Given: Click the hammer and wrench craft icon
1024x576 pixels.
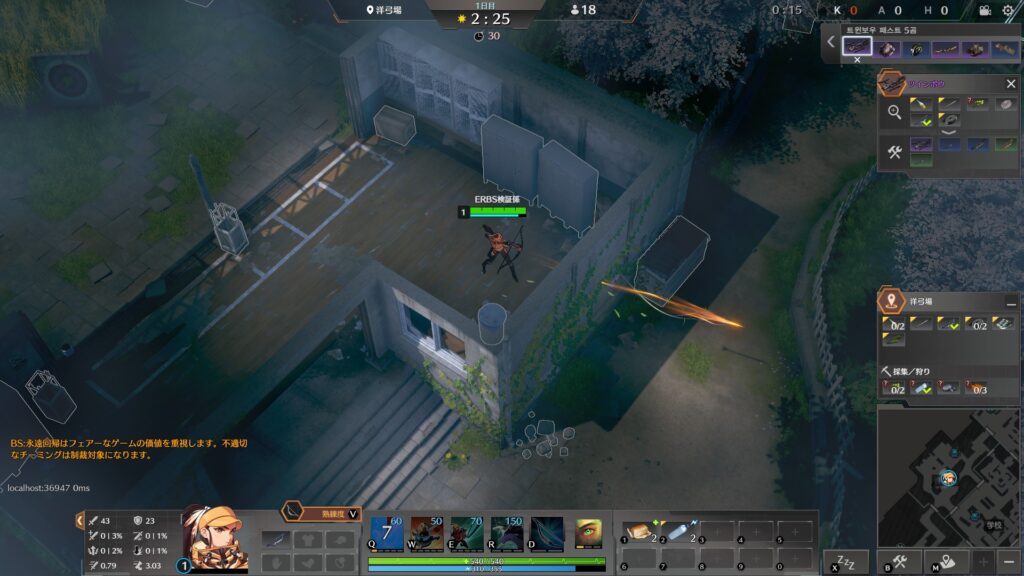Looking at the screenshot, I should 894,152.
